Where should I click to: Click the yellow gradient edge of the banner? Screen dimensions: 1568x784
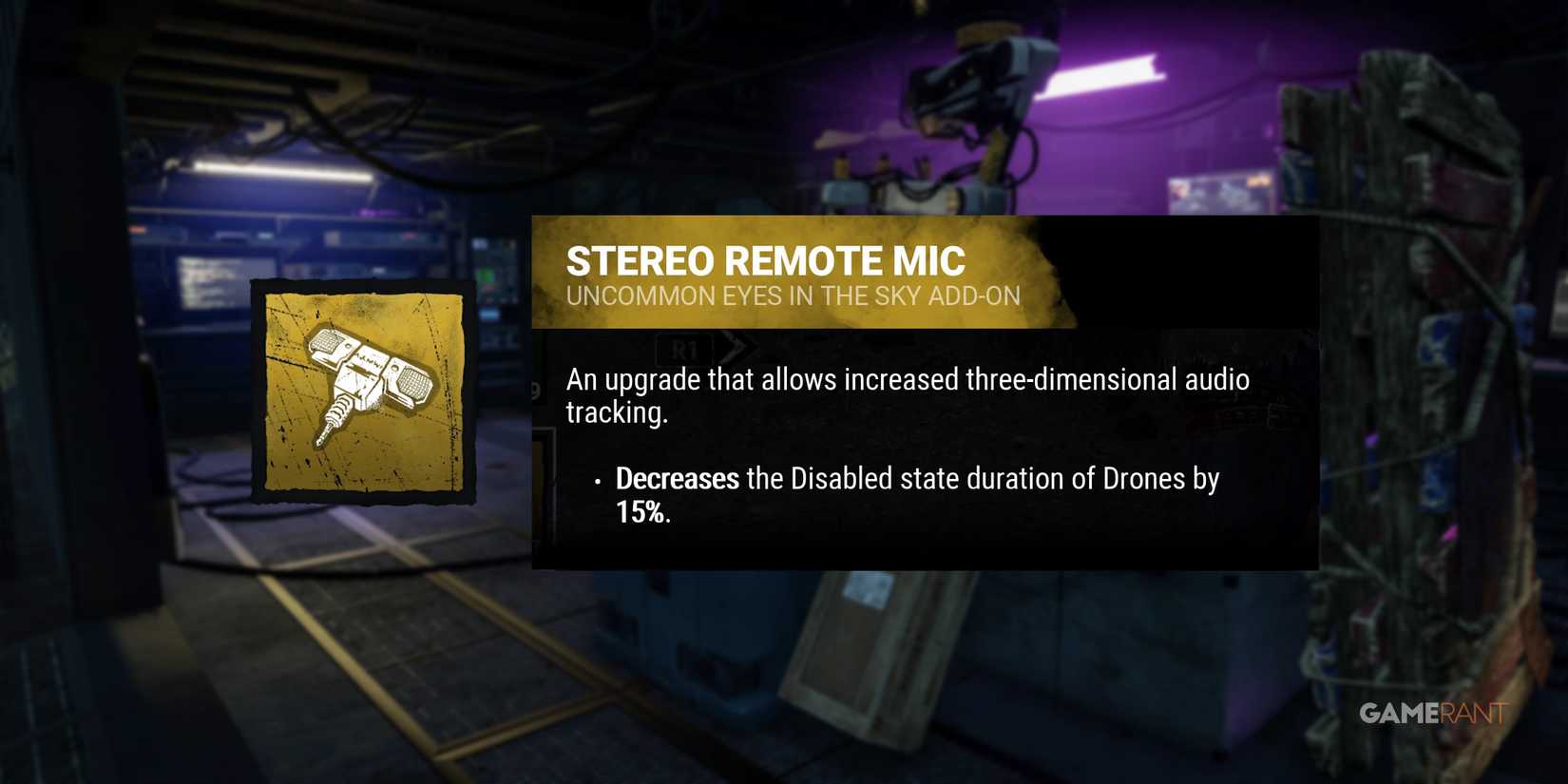pyautogui.click(x=1050, y=274)
